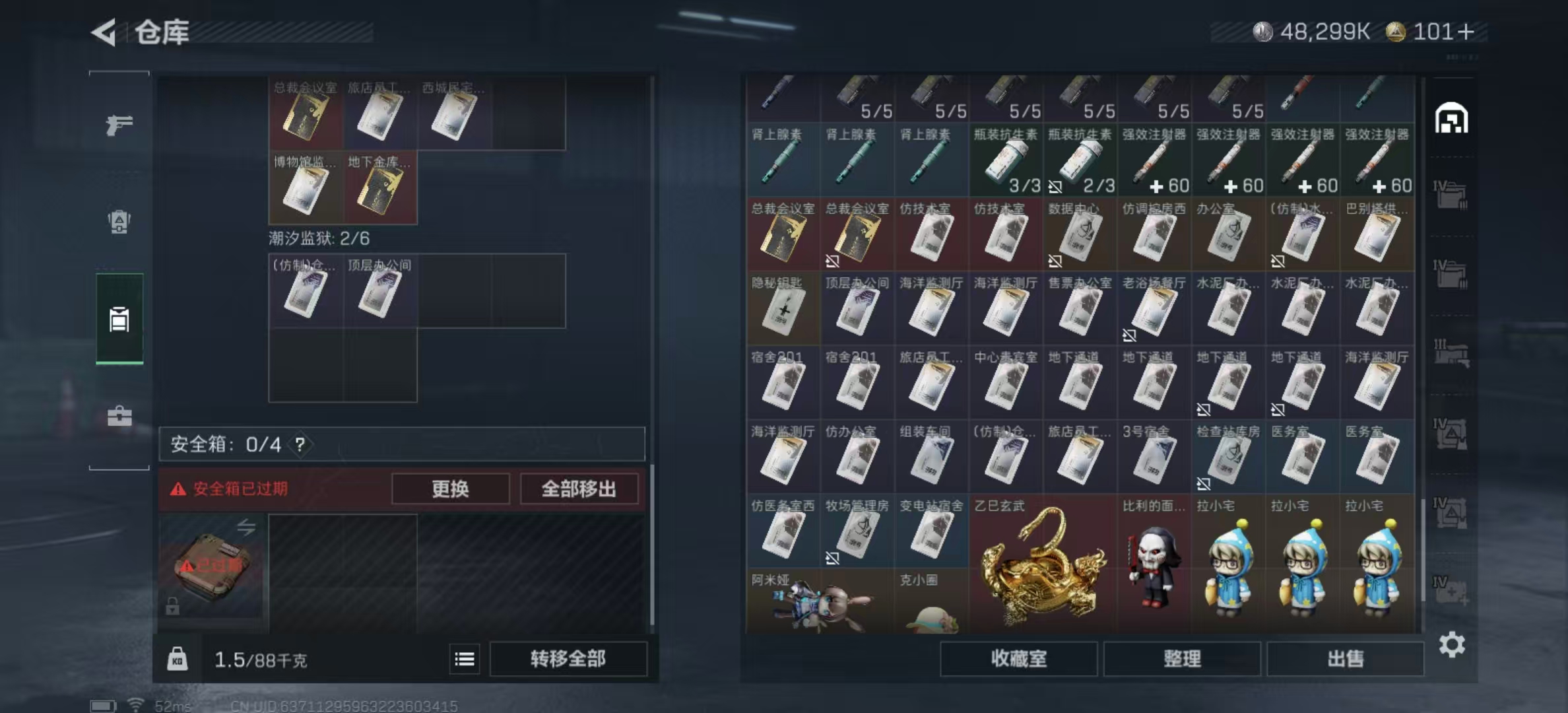This screenshot has height=713, width=1568.
Task: Open the list view icon beside 转移全部
Action: (x=464, y=659)
